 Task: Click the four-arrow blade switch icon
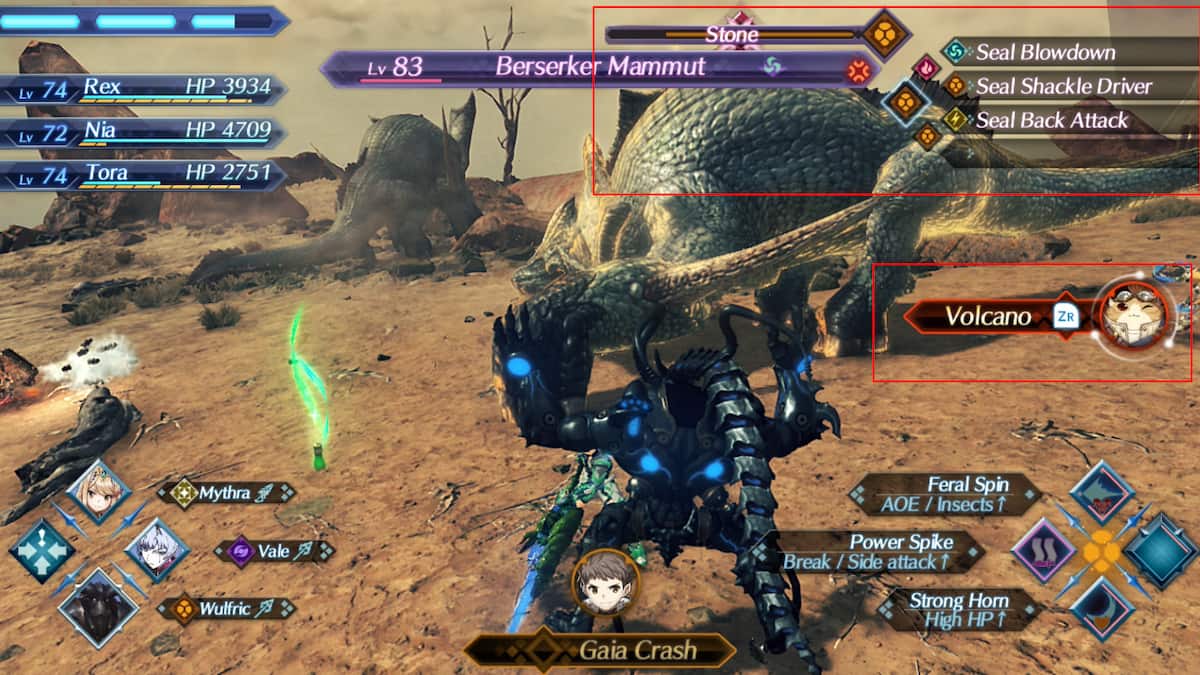[x=41, y=551]
